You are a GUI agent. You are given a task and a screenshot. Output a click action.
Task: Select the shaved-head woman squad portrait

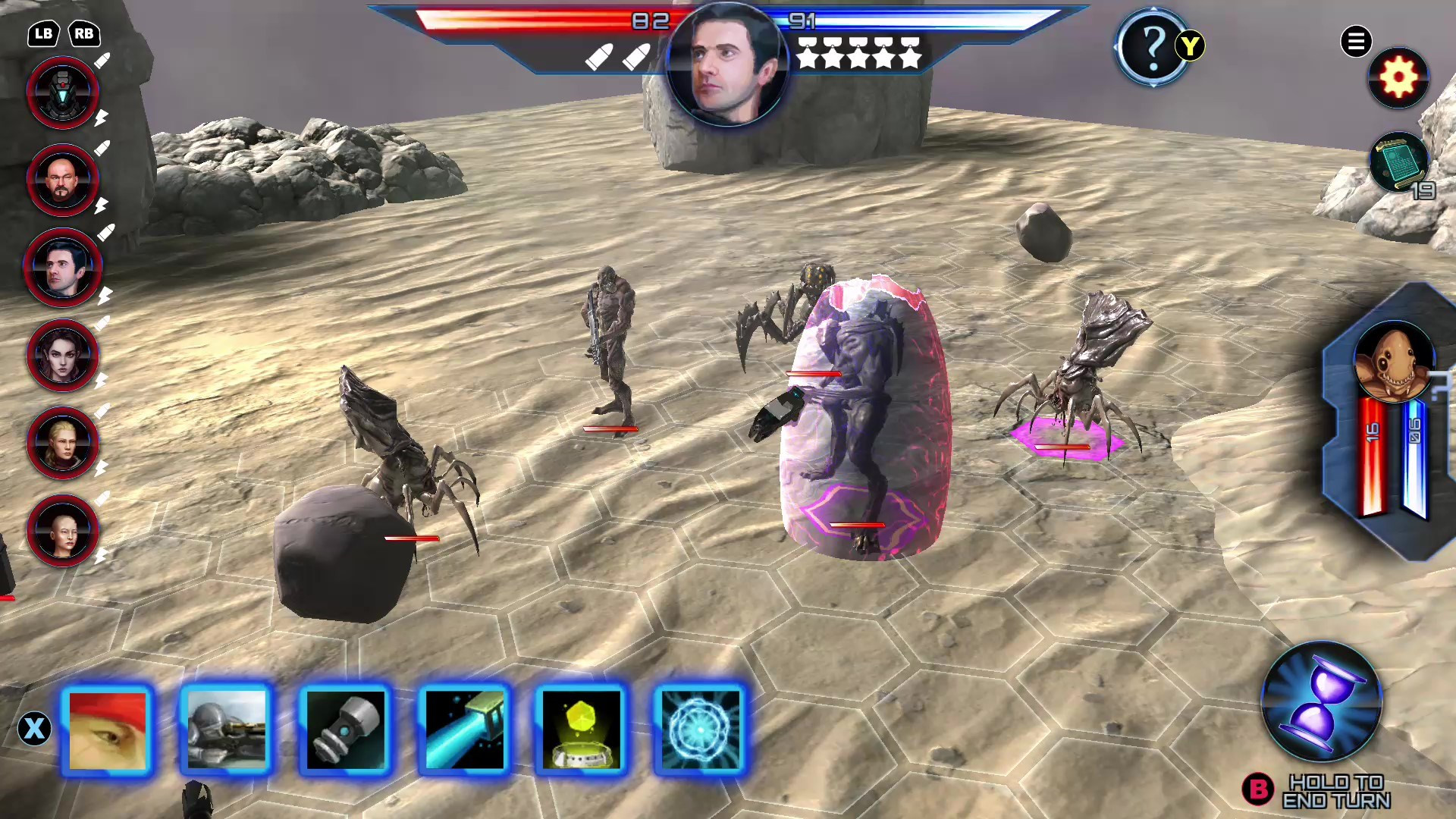(x=63, y=531)
